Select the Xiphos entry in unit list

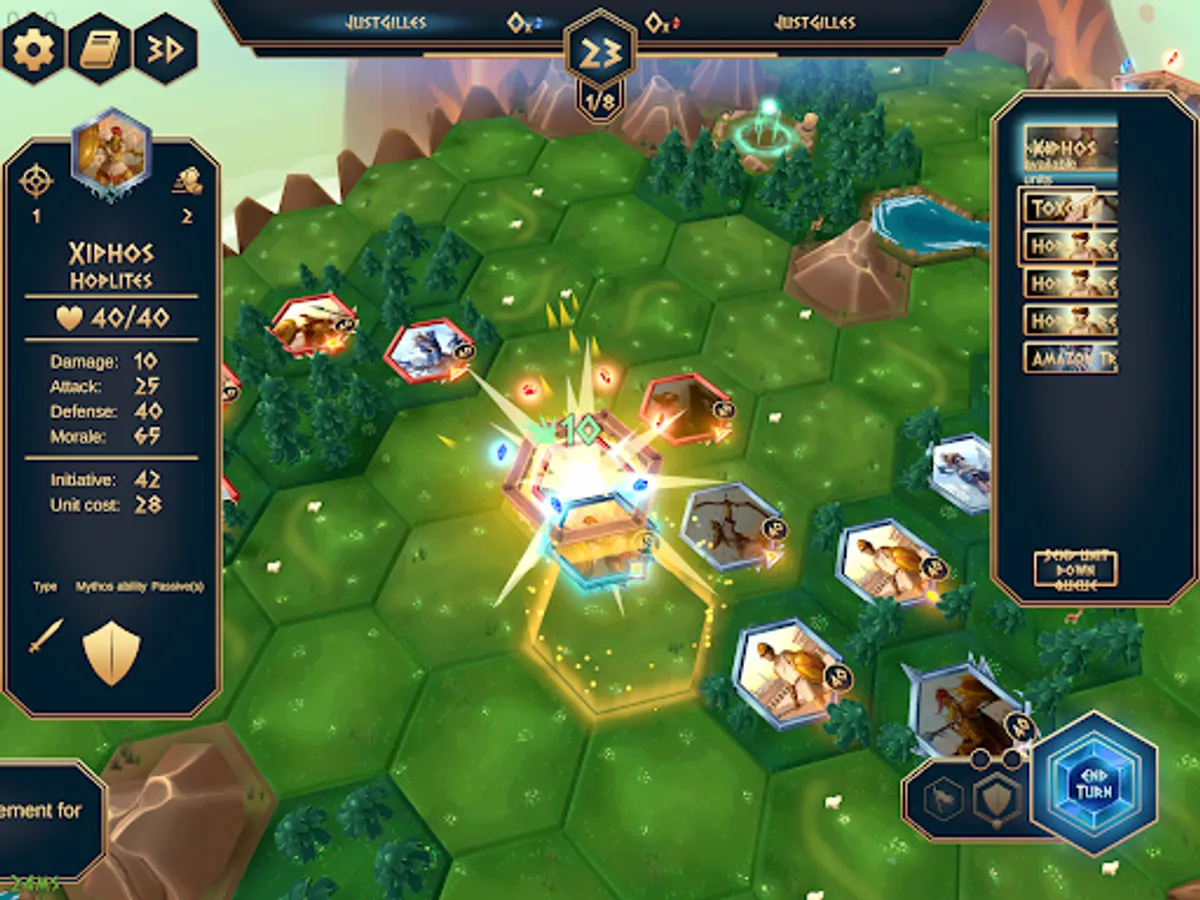1070,152
